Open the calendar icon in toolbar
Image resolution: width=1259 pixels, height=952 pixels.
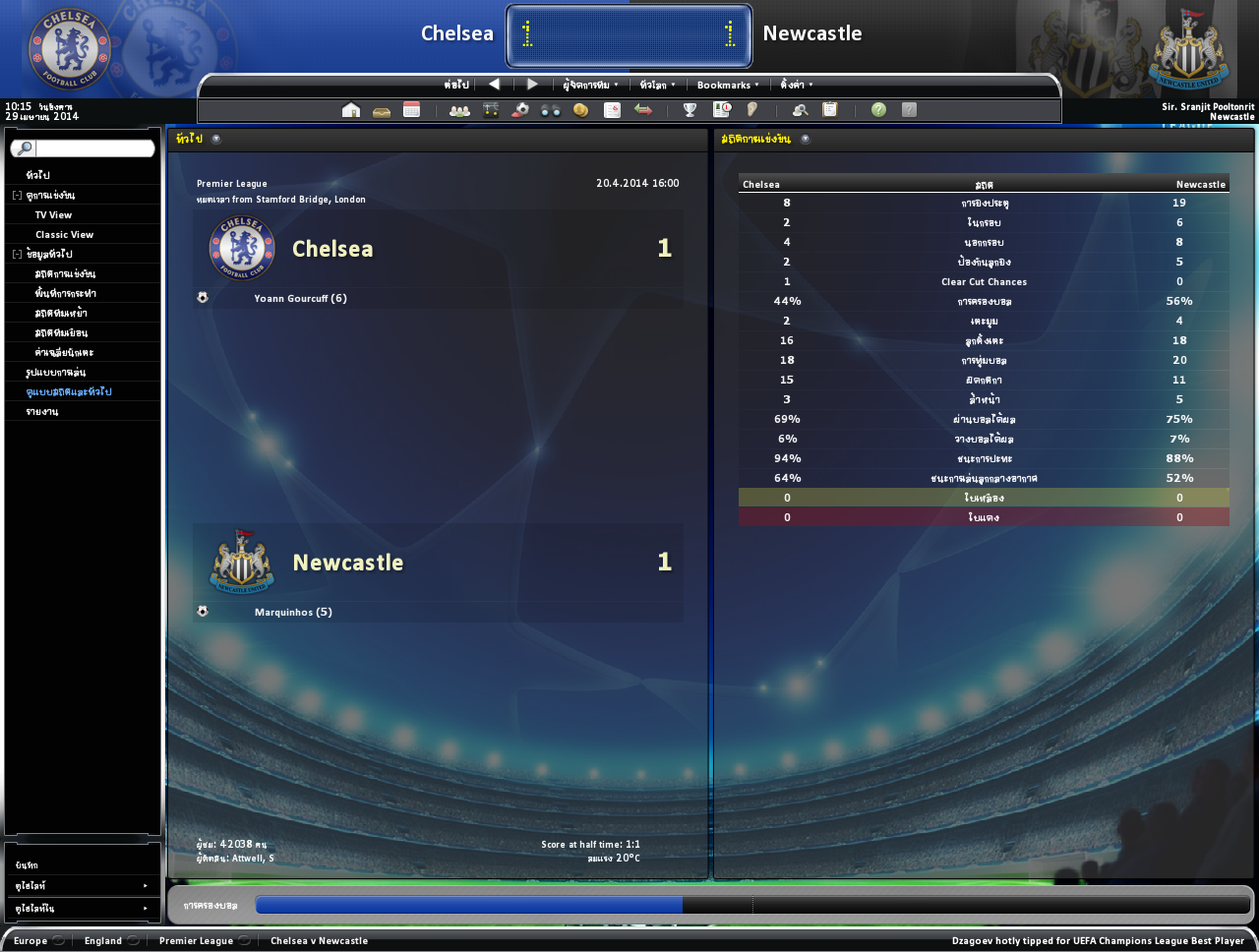pyautogui.click(x=412, y=110)
